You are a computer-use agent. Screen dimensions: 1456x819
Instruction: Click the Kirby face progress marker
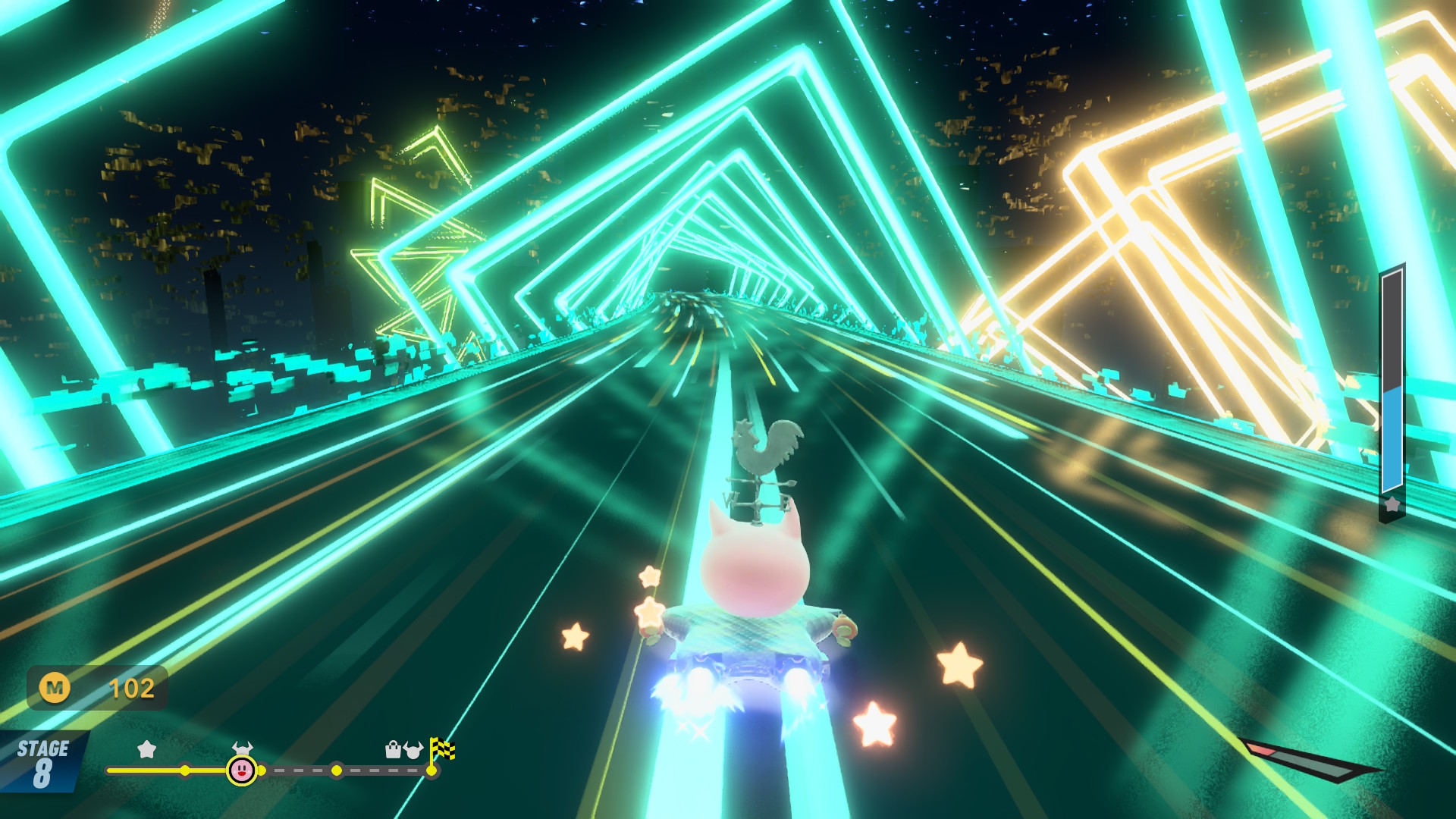[x=242, y=770]
